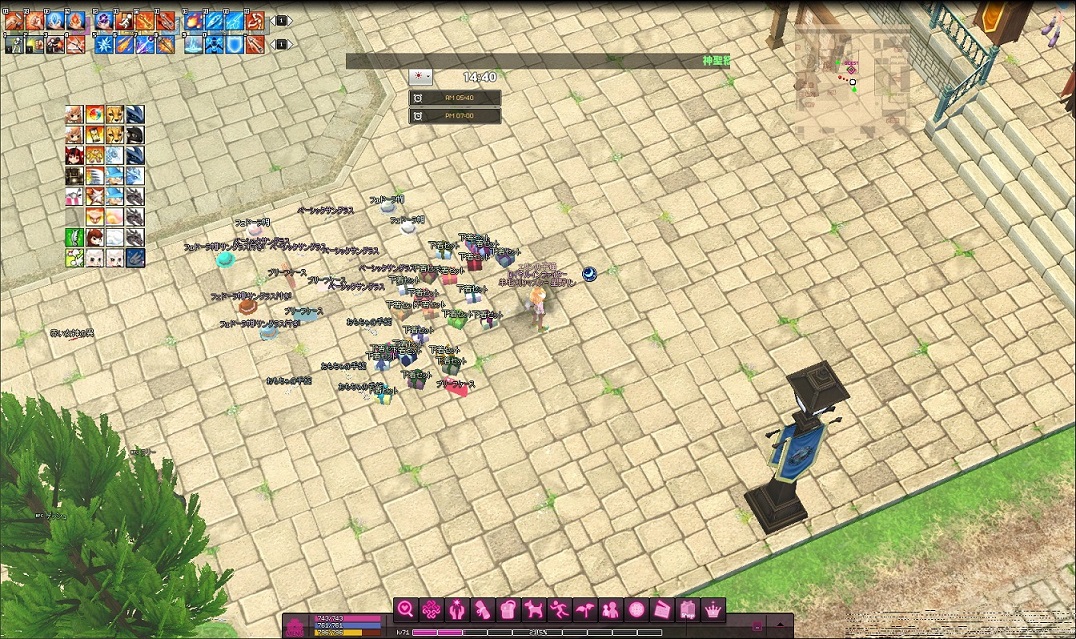Activate the meteor fireball skill

click(193, 20)
